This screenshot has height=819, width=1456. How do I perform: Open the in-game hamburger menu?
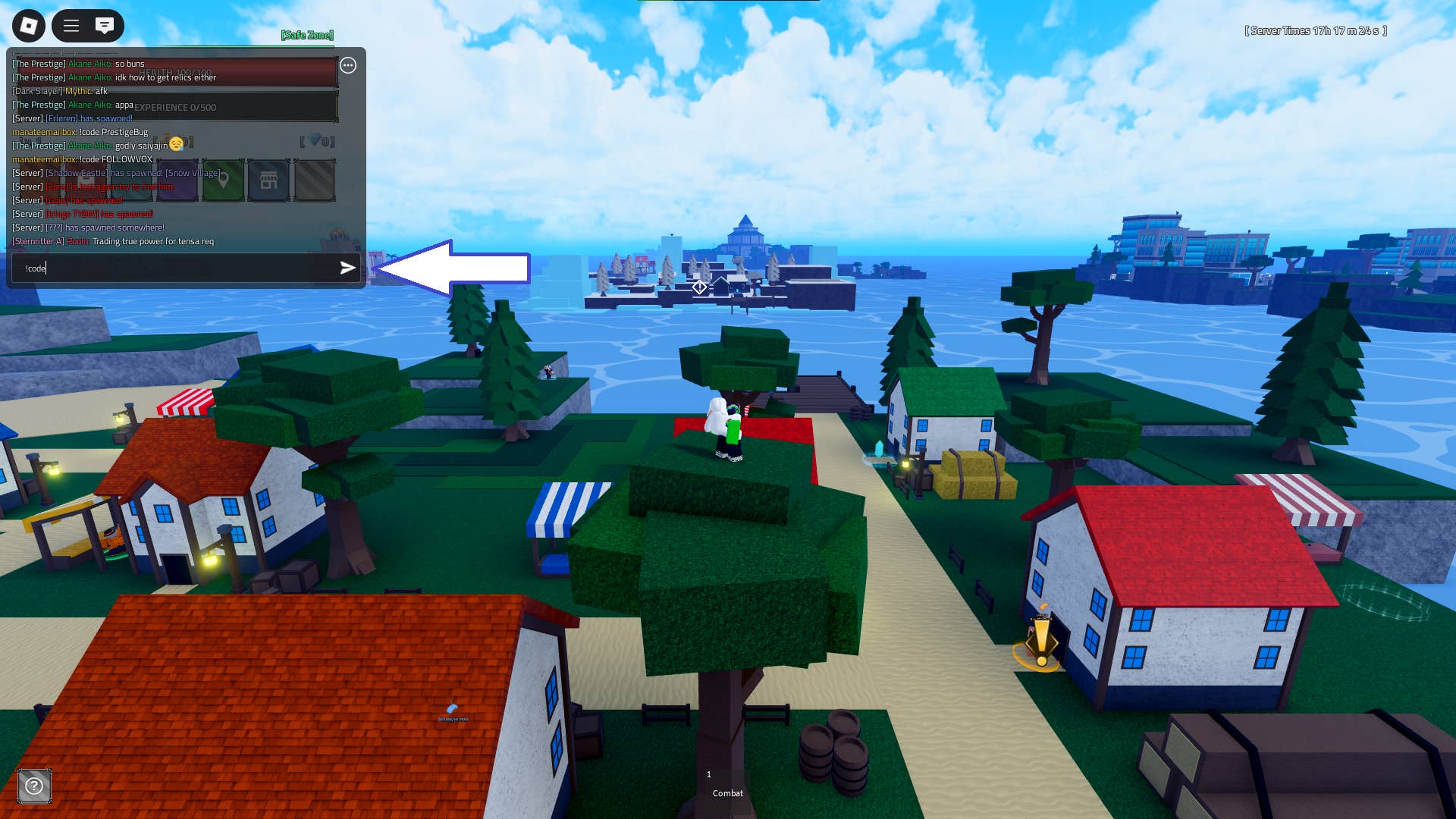(x=71, y=25)
